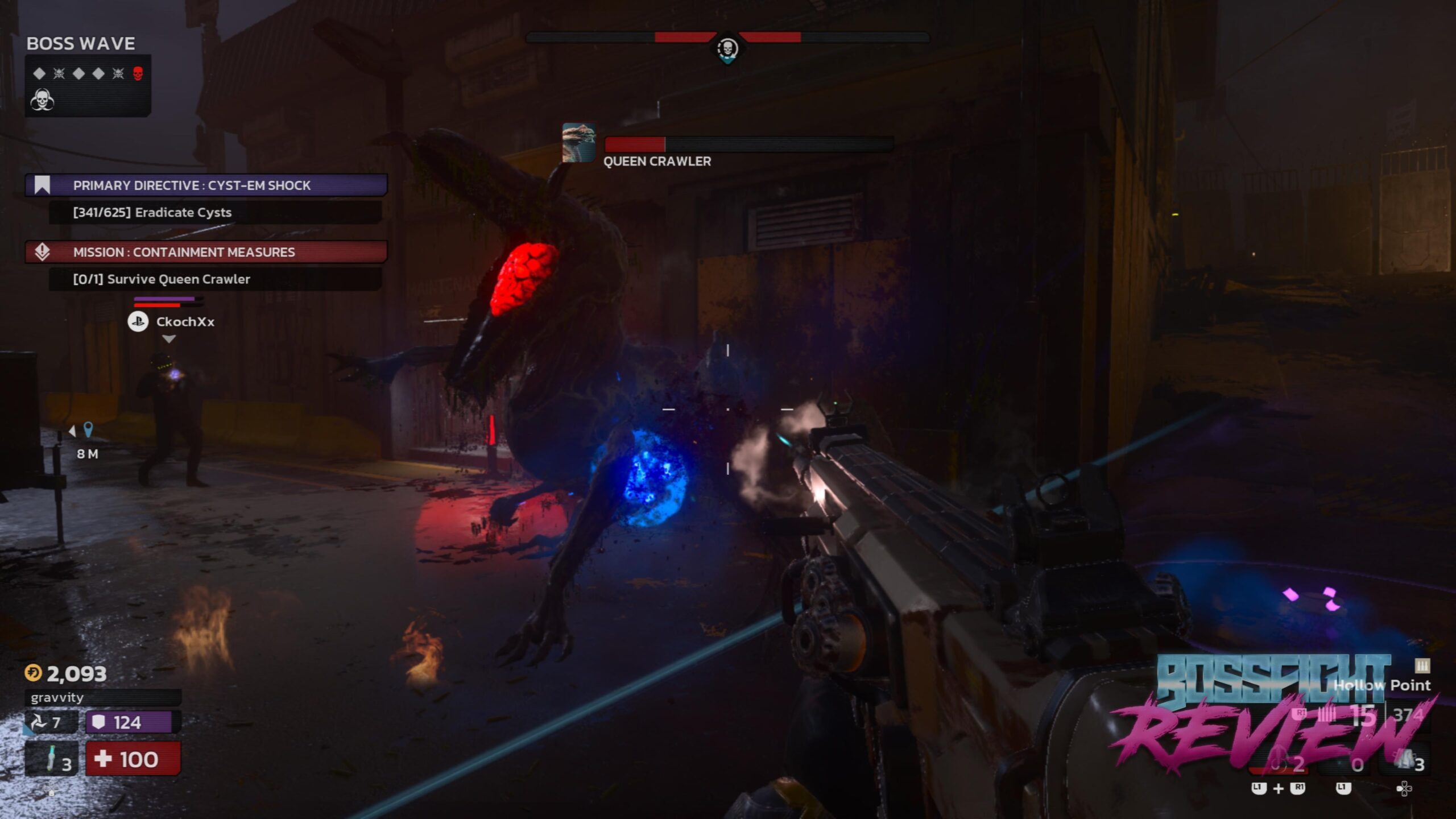Select the biohazard skull mutation icon
This screenshot has width=1456, height=819.
click(42, 100)
